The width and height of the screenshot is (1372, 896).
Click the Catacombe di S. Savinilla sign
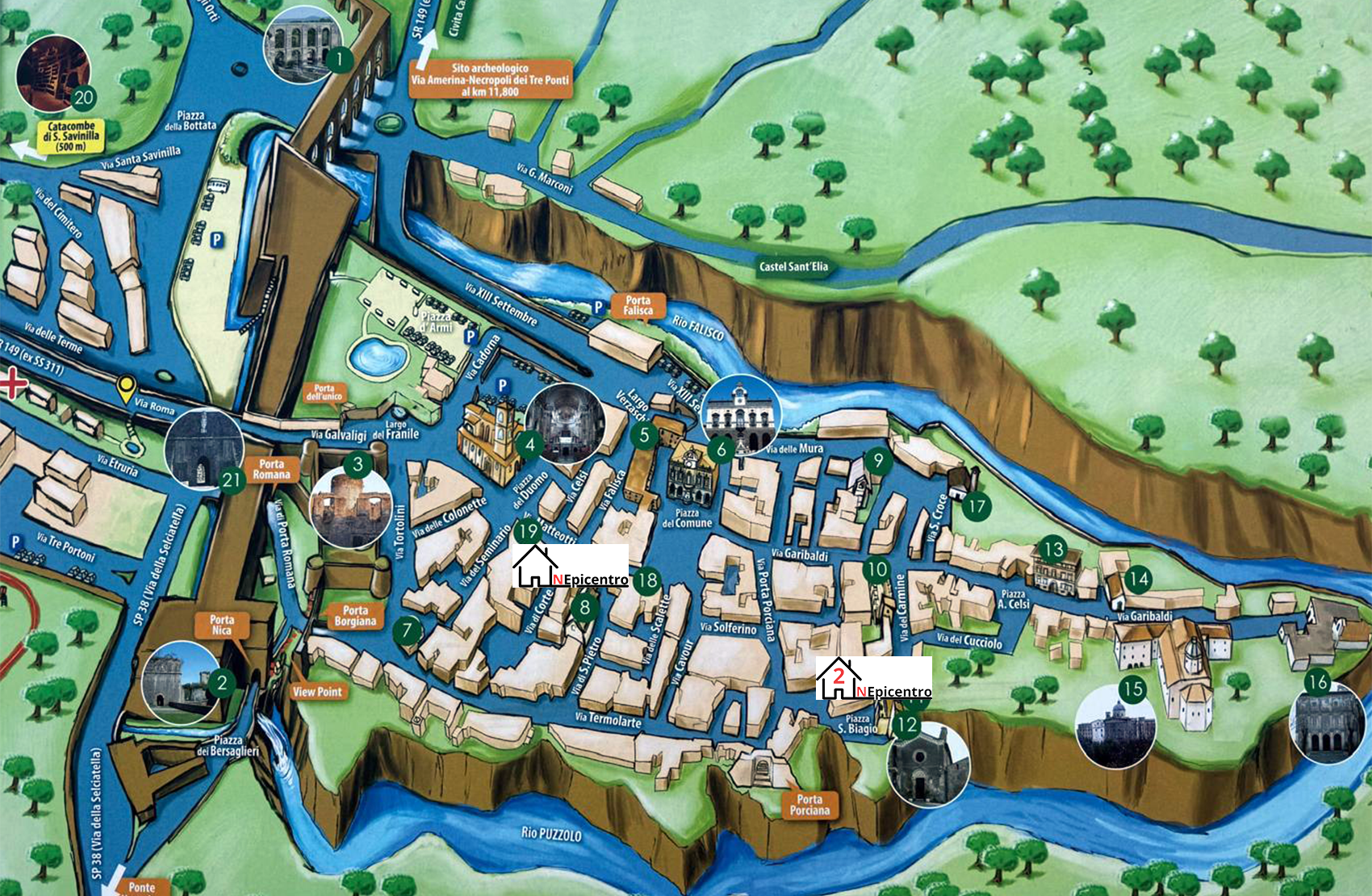[71, 136]
